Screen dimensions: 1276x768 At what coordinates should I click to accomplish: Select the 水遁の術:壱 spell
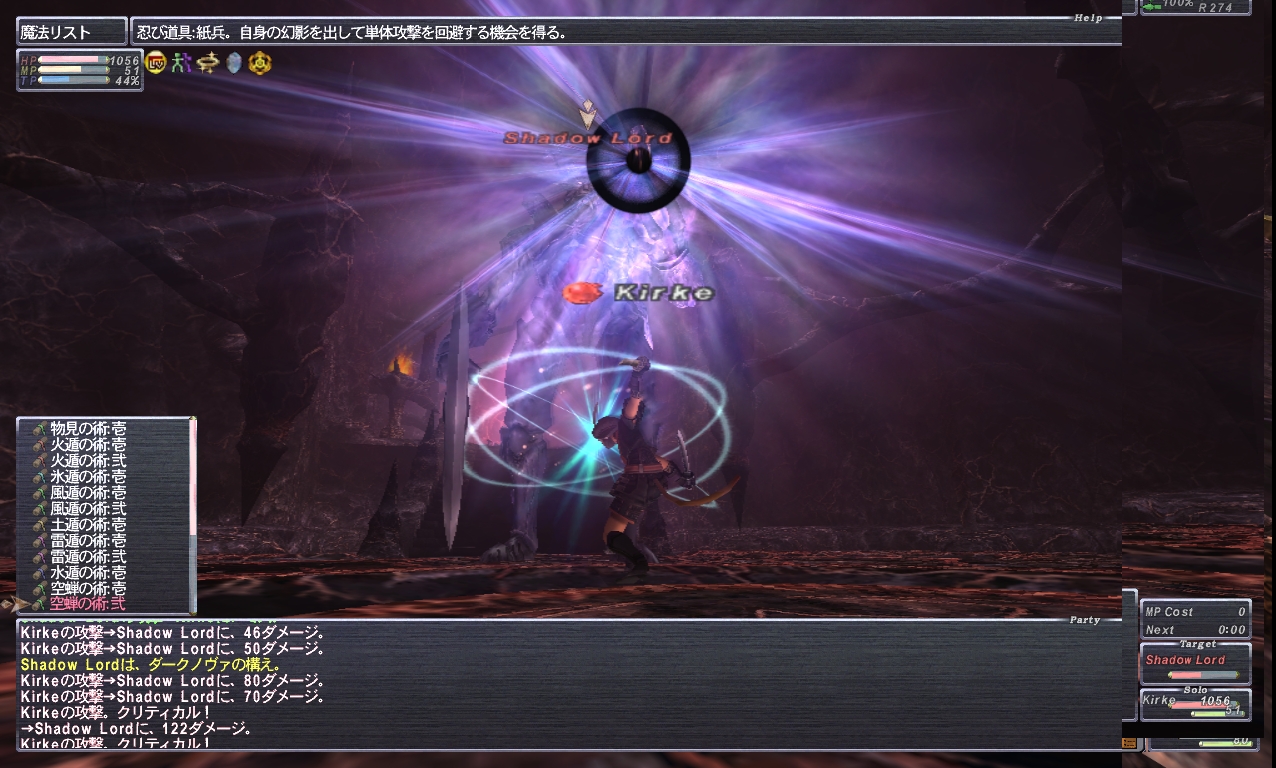pos(88,573)
